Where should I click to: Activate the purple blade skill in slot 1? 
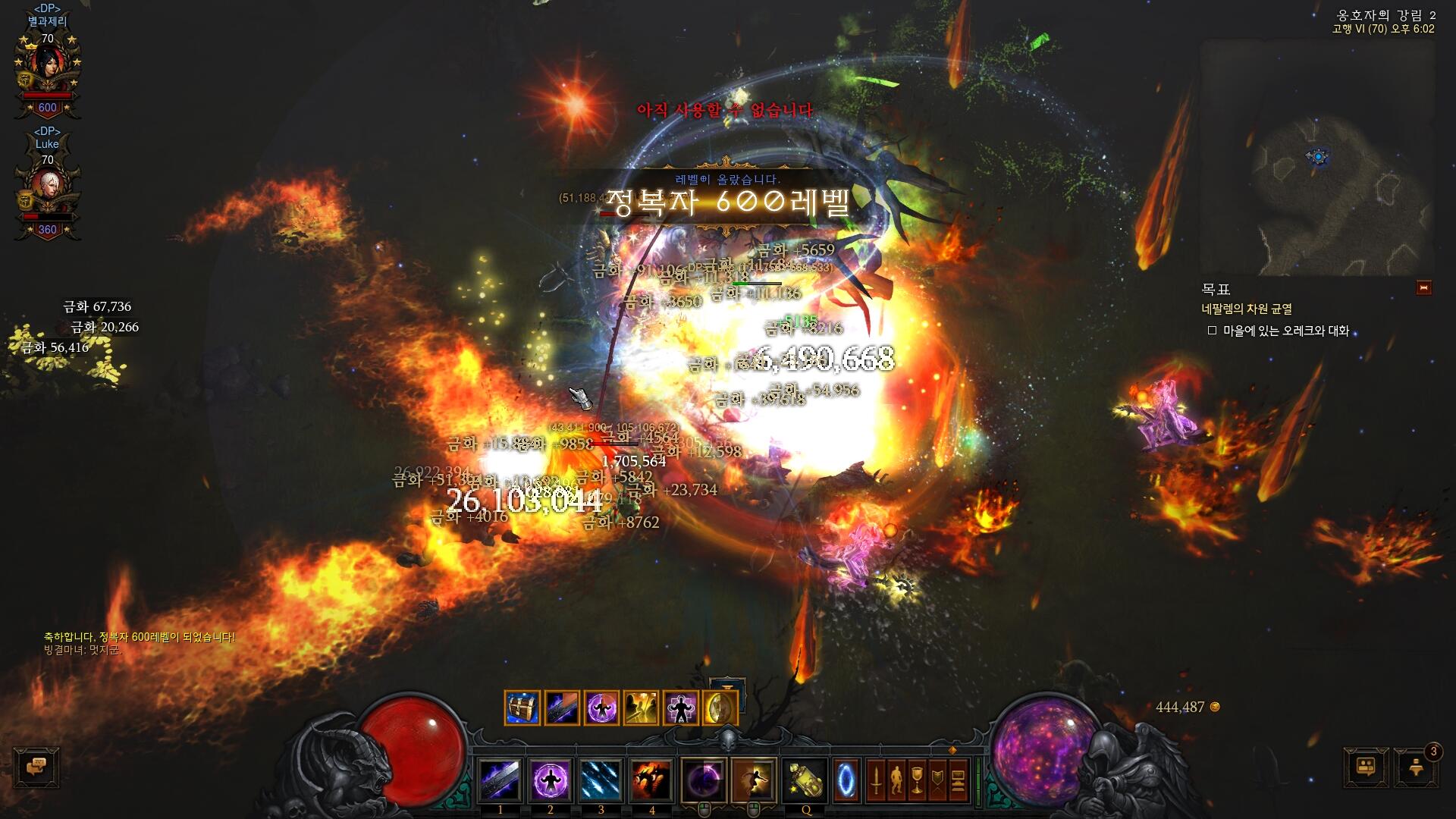pyautogui.click(x=500, y=780)
